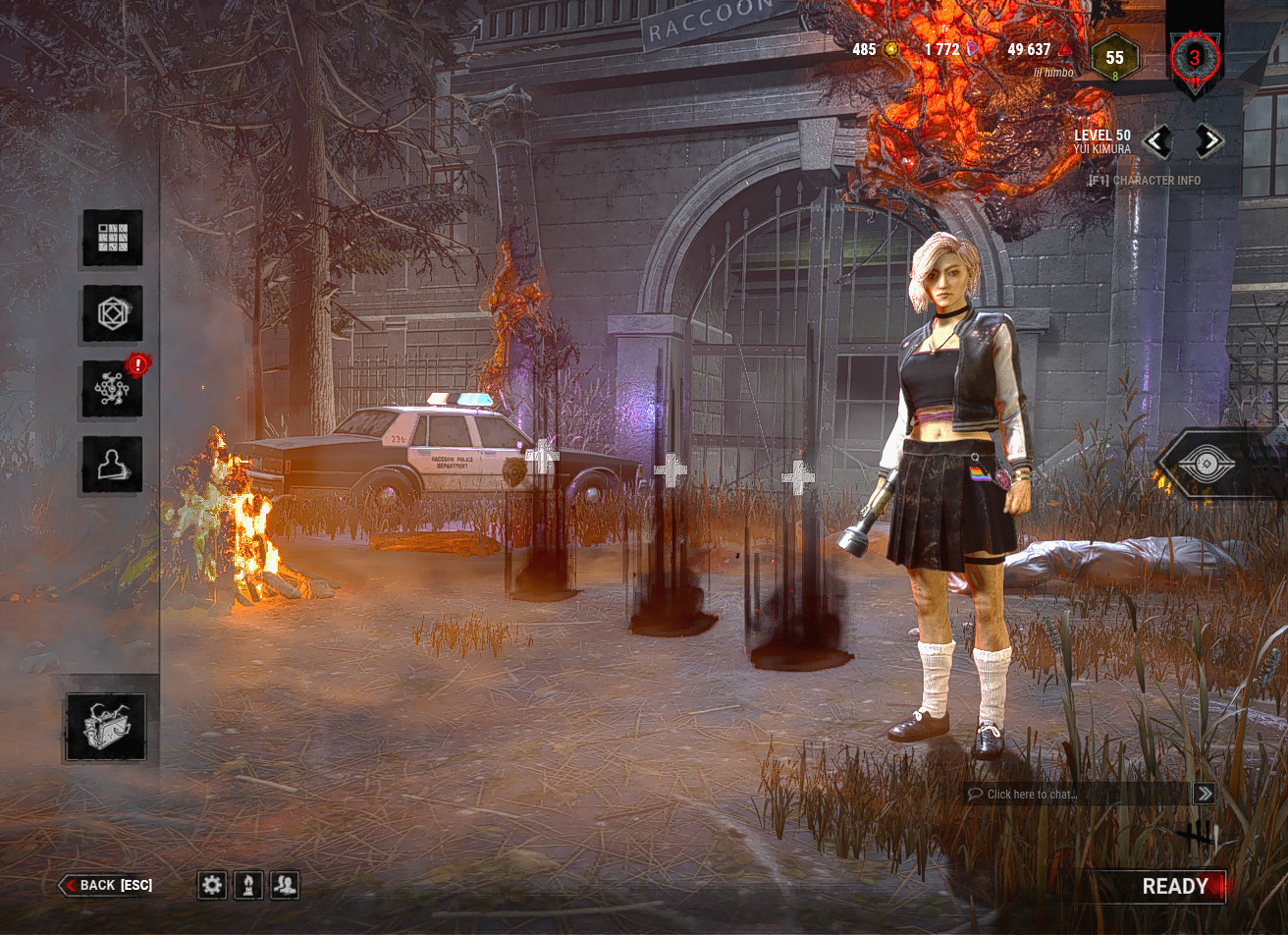Image resolution: width=1288 pixels, height=935 pixels.
Task: Open the friends social panel
Action: pyautogui.click(x=285, y=886)
